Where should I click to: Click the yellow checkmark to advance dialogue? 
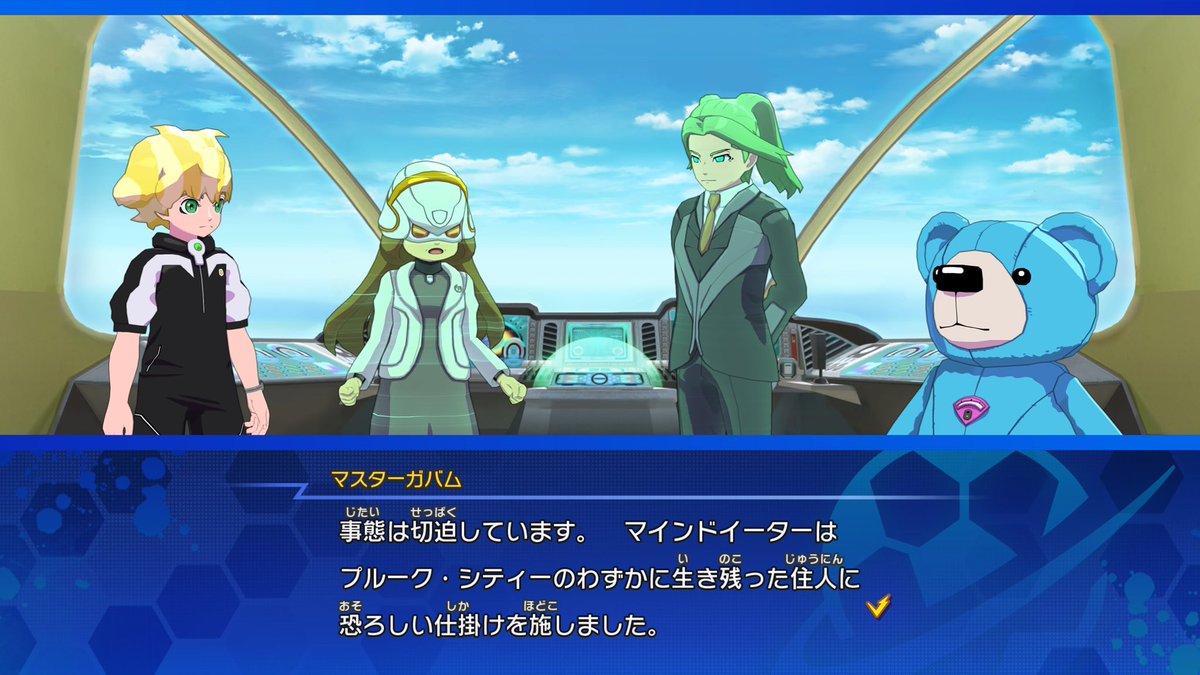pyautogui.click(x=878, y=605)
